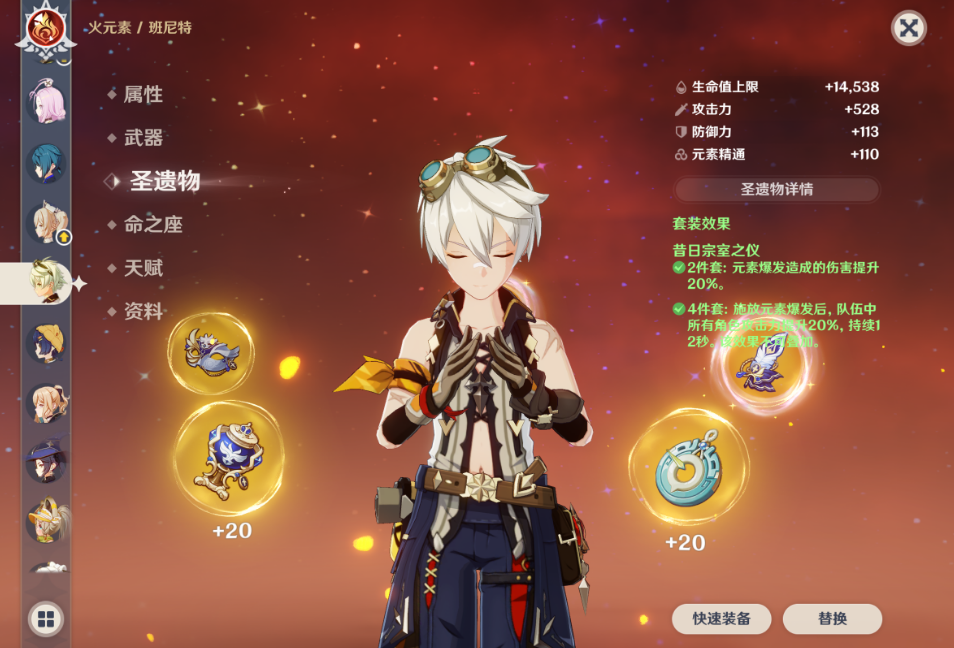Click the 替换 replace button
The width and height of the screenshot is (954, 648).
[x=832, y=619]
